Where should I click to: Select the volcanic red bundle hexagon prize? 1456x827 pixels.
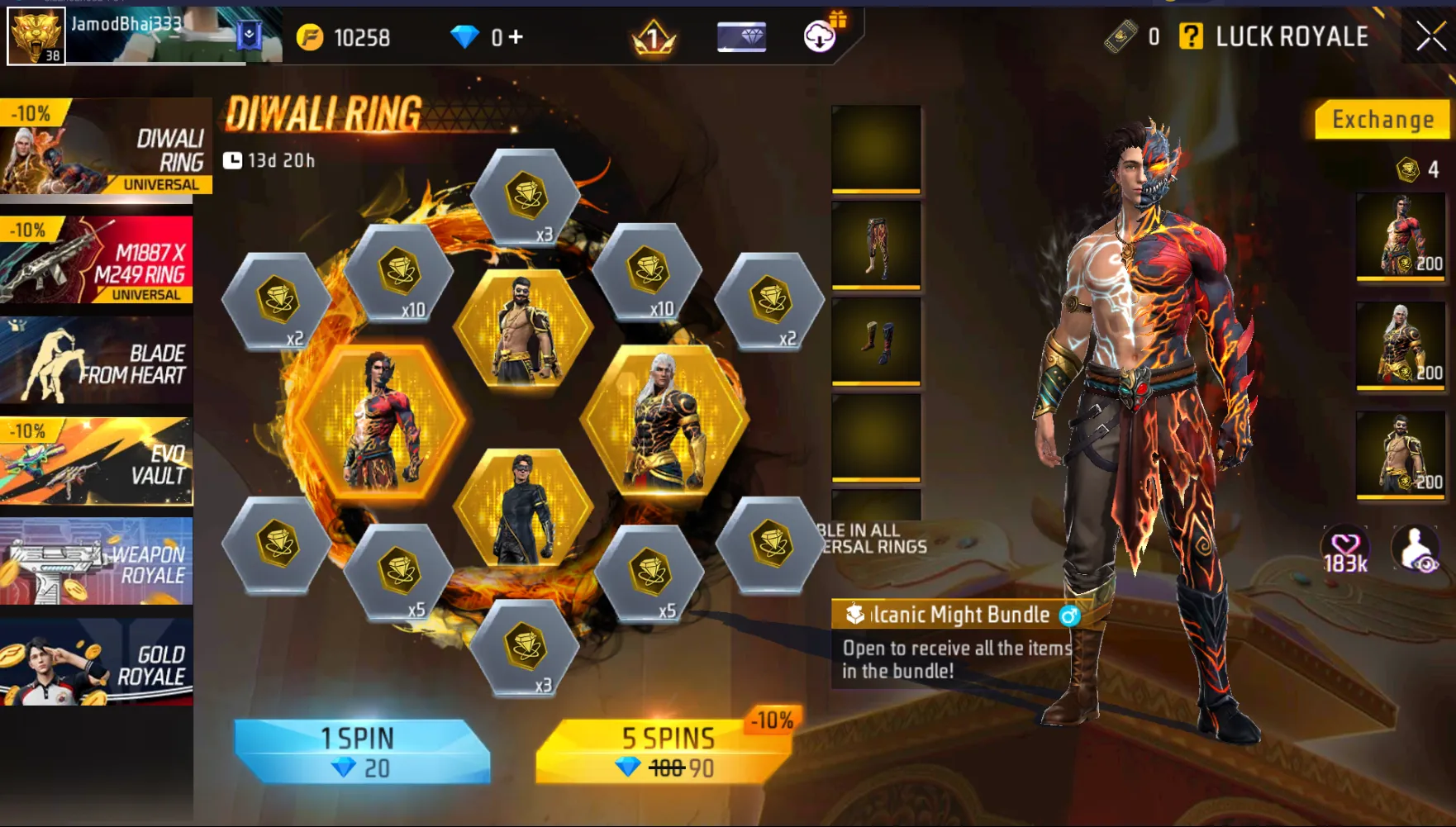[380, 421]
